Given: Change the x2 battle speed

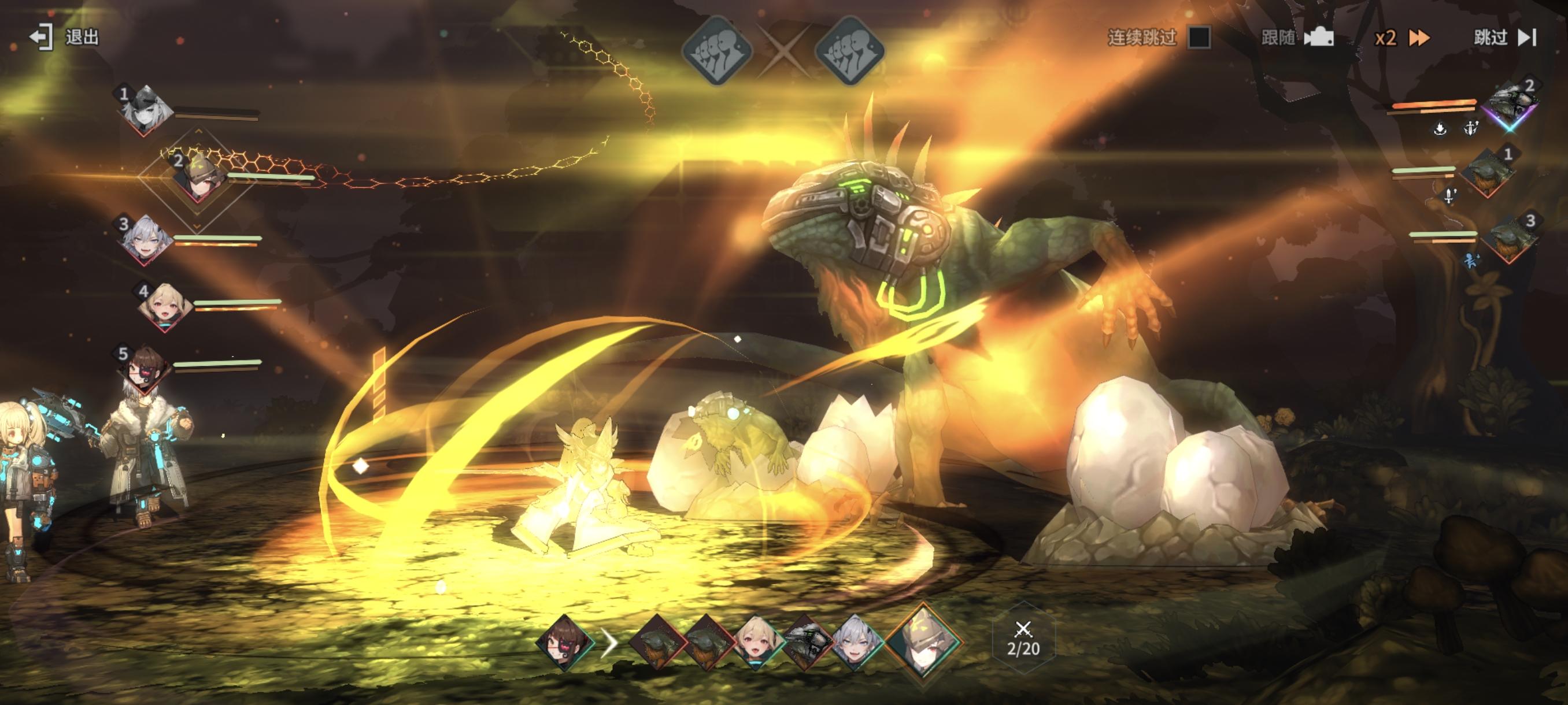Looking at the screenshot, I should (1402, 38).
